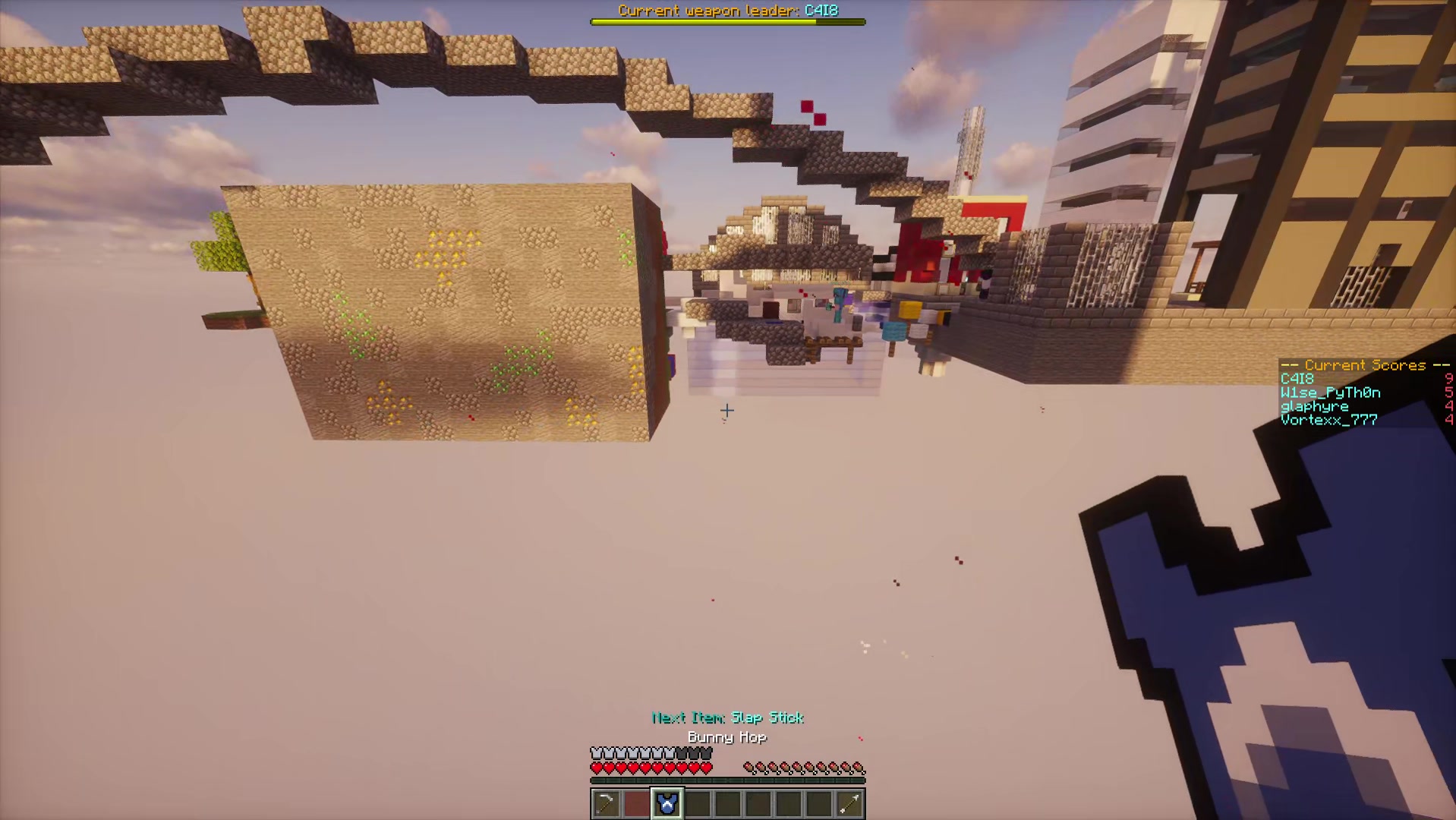Image resolution: width=1456 pixels, height=820 pixels.
Task: Click the Bunny Hop action bar label
Action: click(726, 737)
